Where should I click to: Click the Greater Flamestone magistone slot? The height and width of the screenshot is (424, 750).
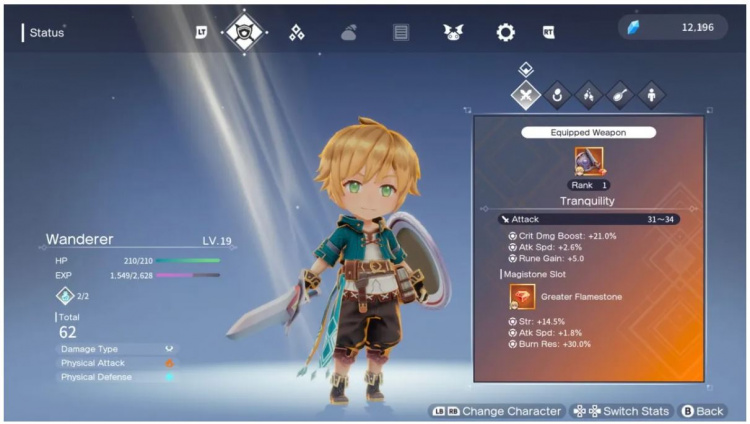point(523,296)
